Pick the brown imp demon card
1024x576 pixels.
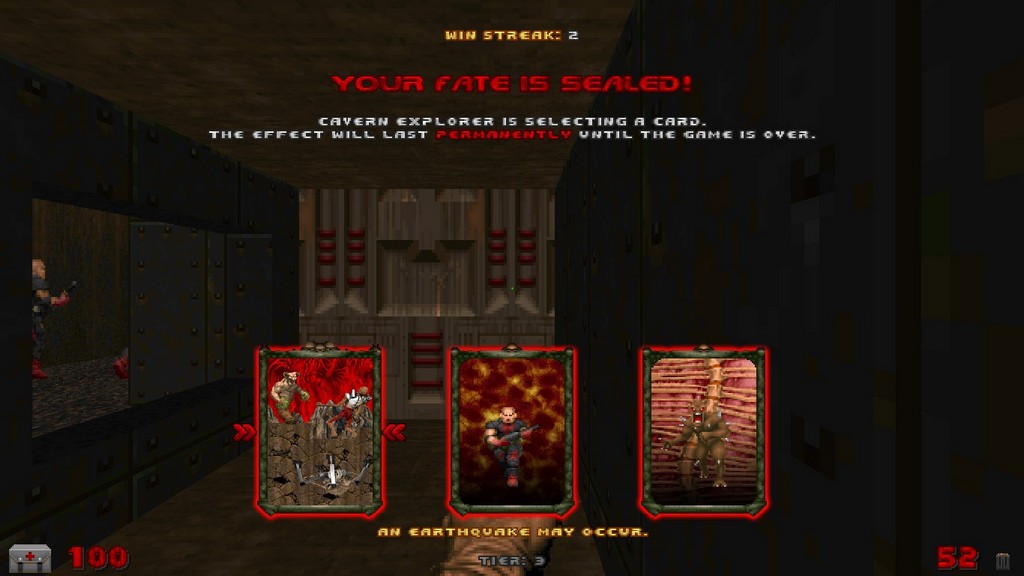(703, 431)
